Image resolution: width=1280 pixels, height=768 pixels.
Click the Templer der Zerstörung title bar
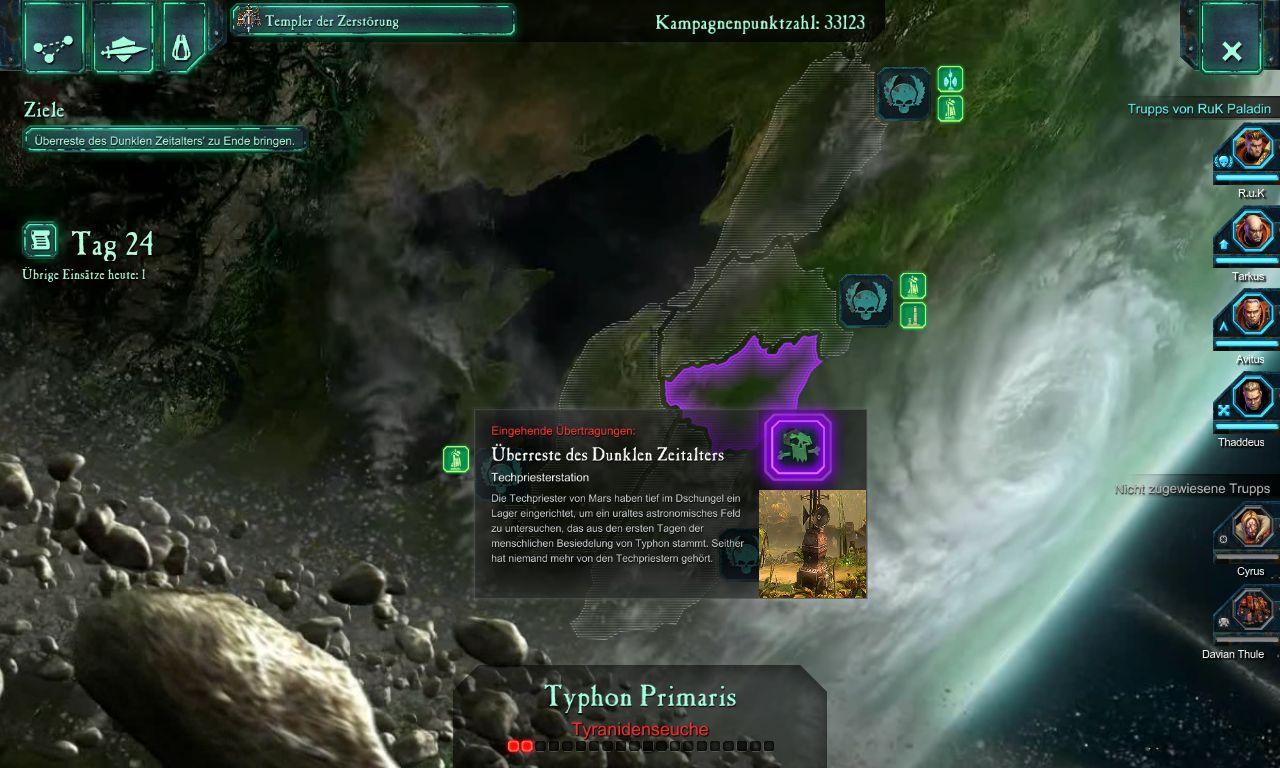[x=373, y=21]
